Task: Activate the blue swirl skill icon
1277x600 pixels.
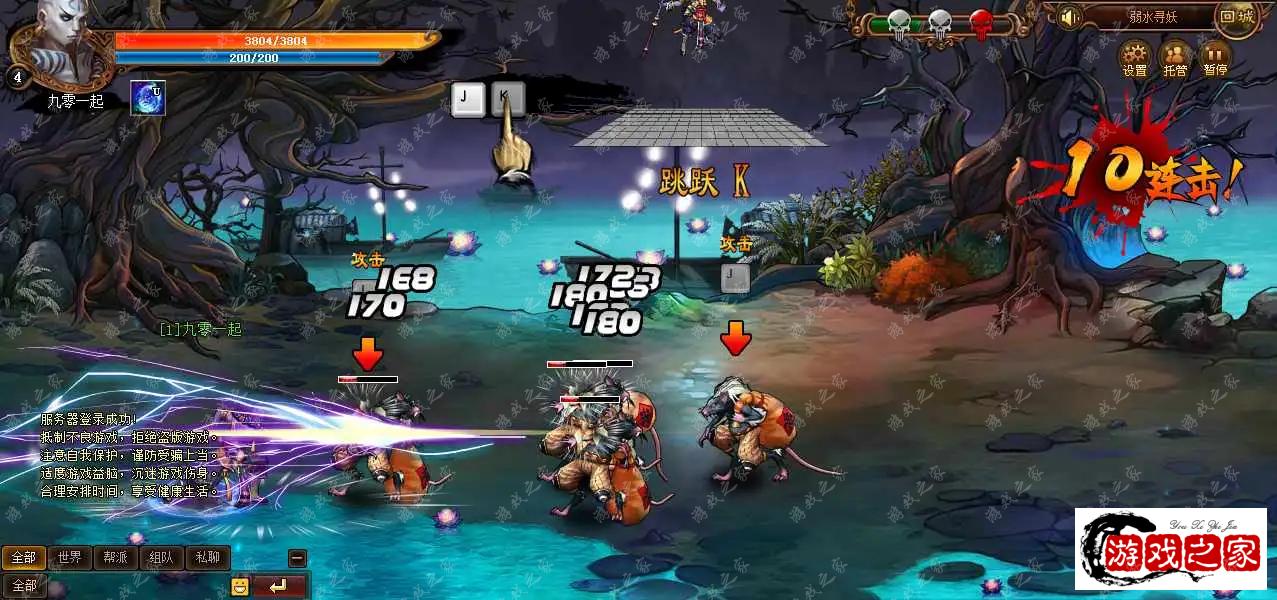Action: (148, 98)
